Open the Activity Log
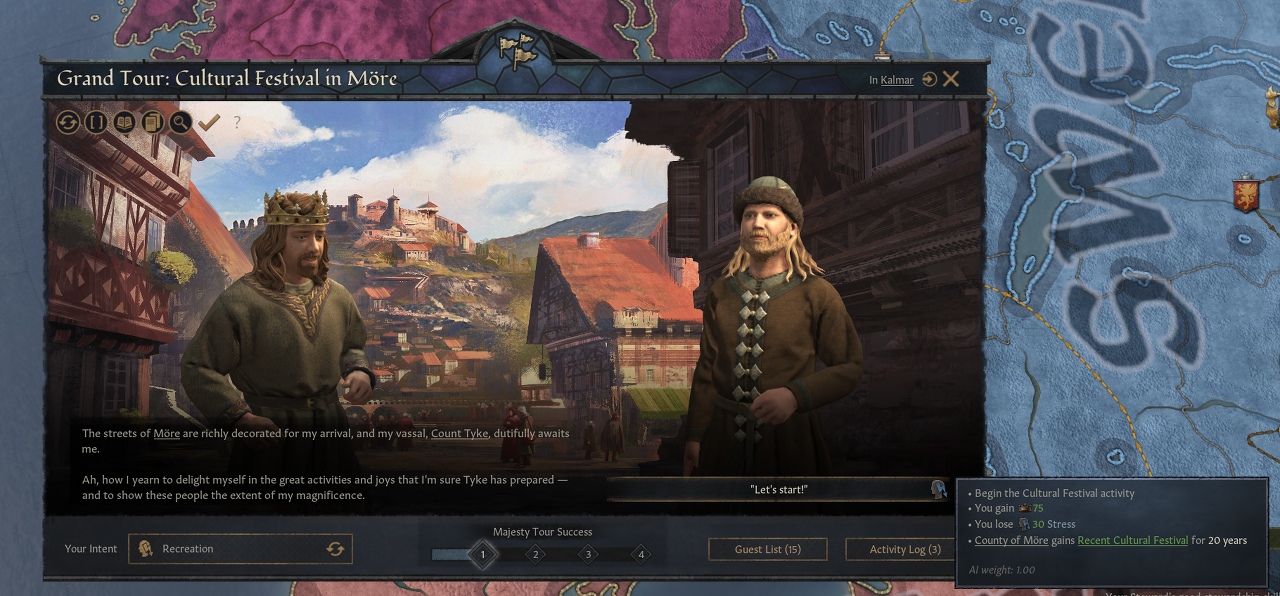Screen dimensions: 1280x596 (904, 549)
